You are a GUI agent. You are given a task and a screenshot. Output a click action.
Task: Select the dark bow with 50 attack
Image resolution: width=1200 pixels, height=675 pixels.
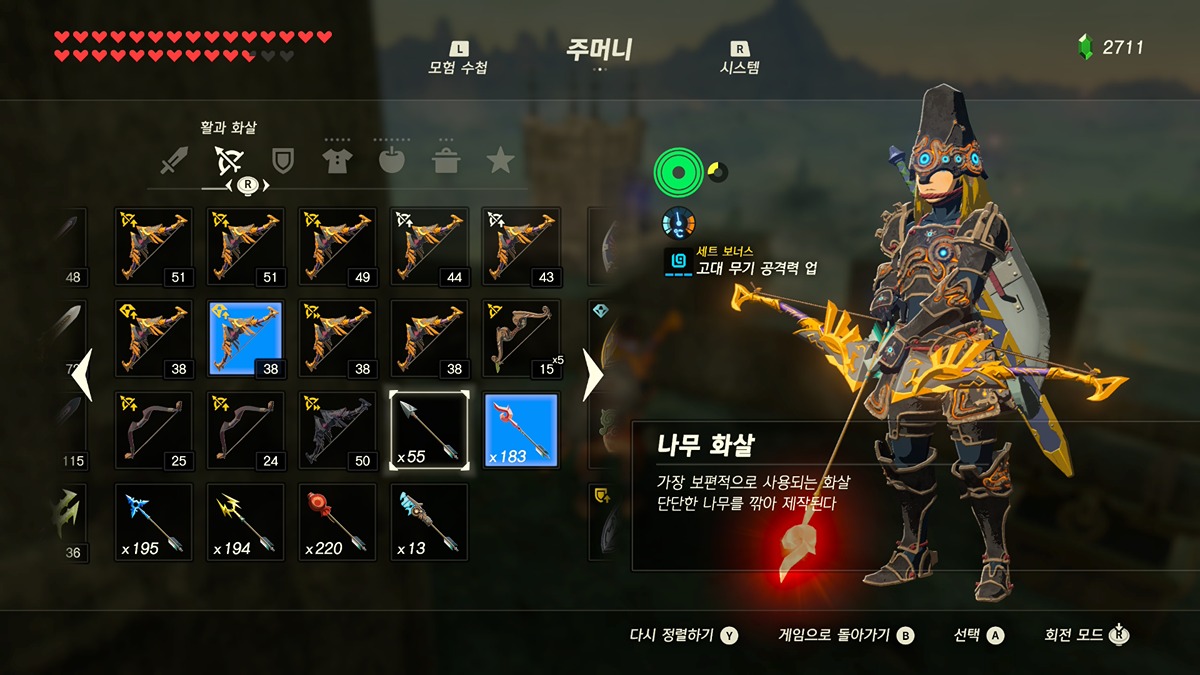point(337,430)
